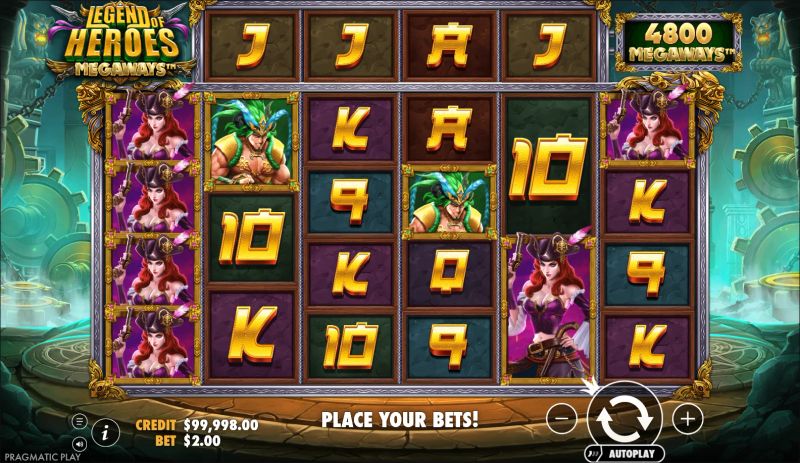This screenshot has width=800, height=463.
Task: Open the hamburger menu
Action: coord(78,422)
